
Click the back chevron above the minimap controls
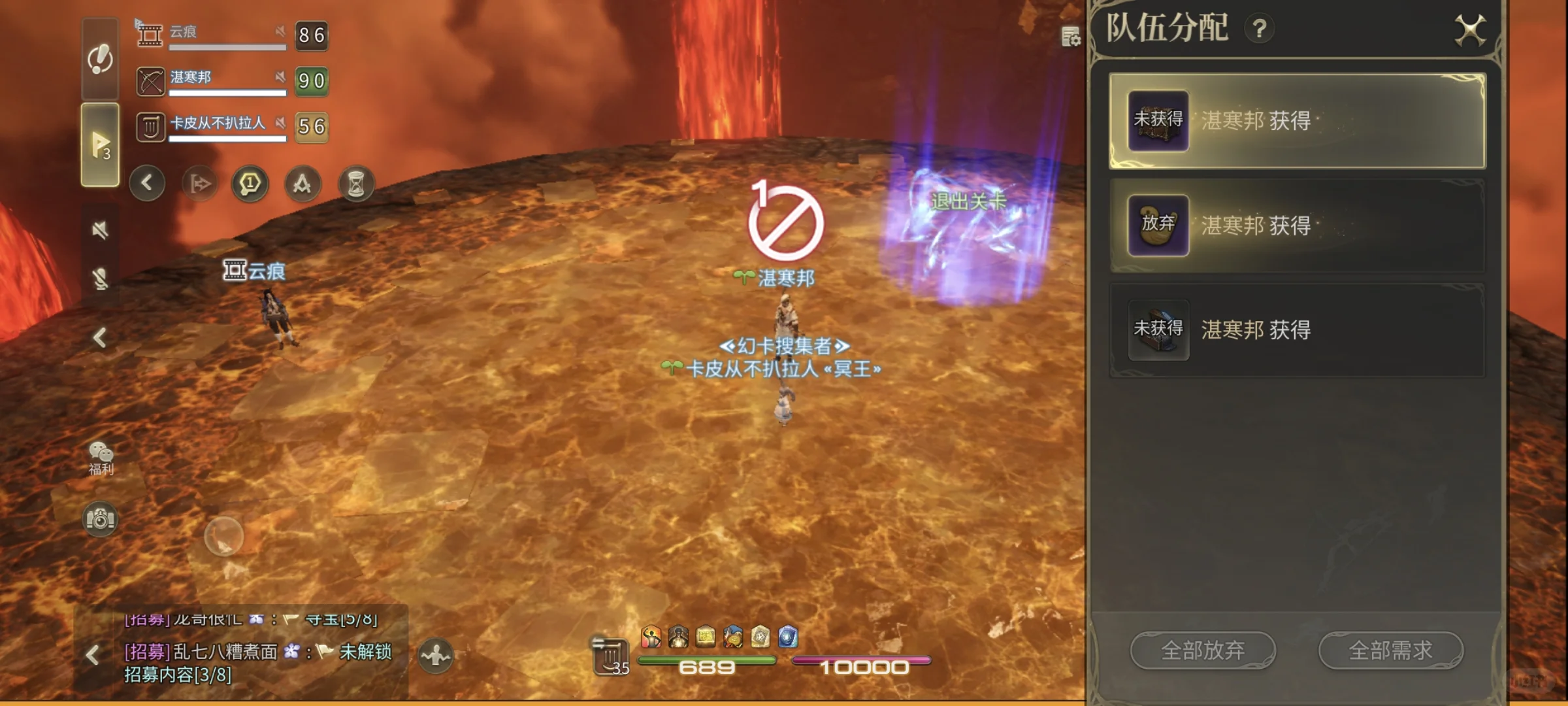147,184
